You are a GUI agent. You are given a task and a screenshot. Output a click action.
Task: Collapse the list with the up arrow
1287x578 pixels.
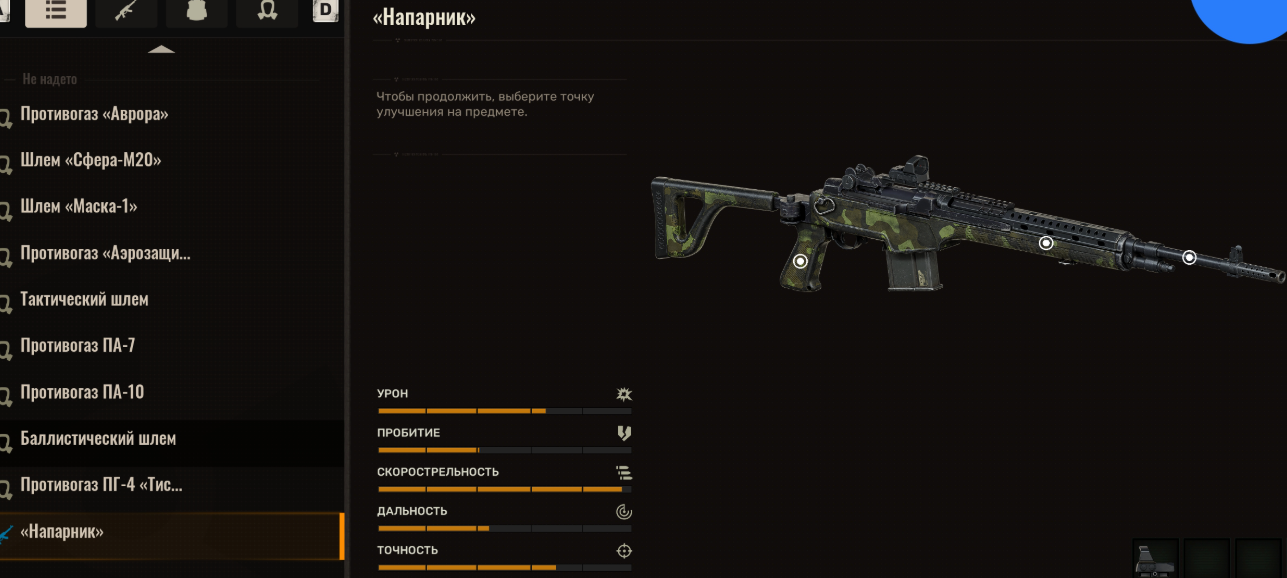(161, 49)
